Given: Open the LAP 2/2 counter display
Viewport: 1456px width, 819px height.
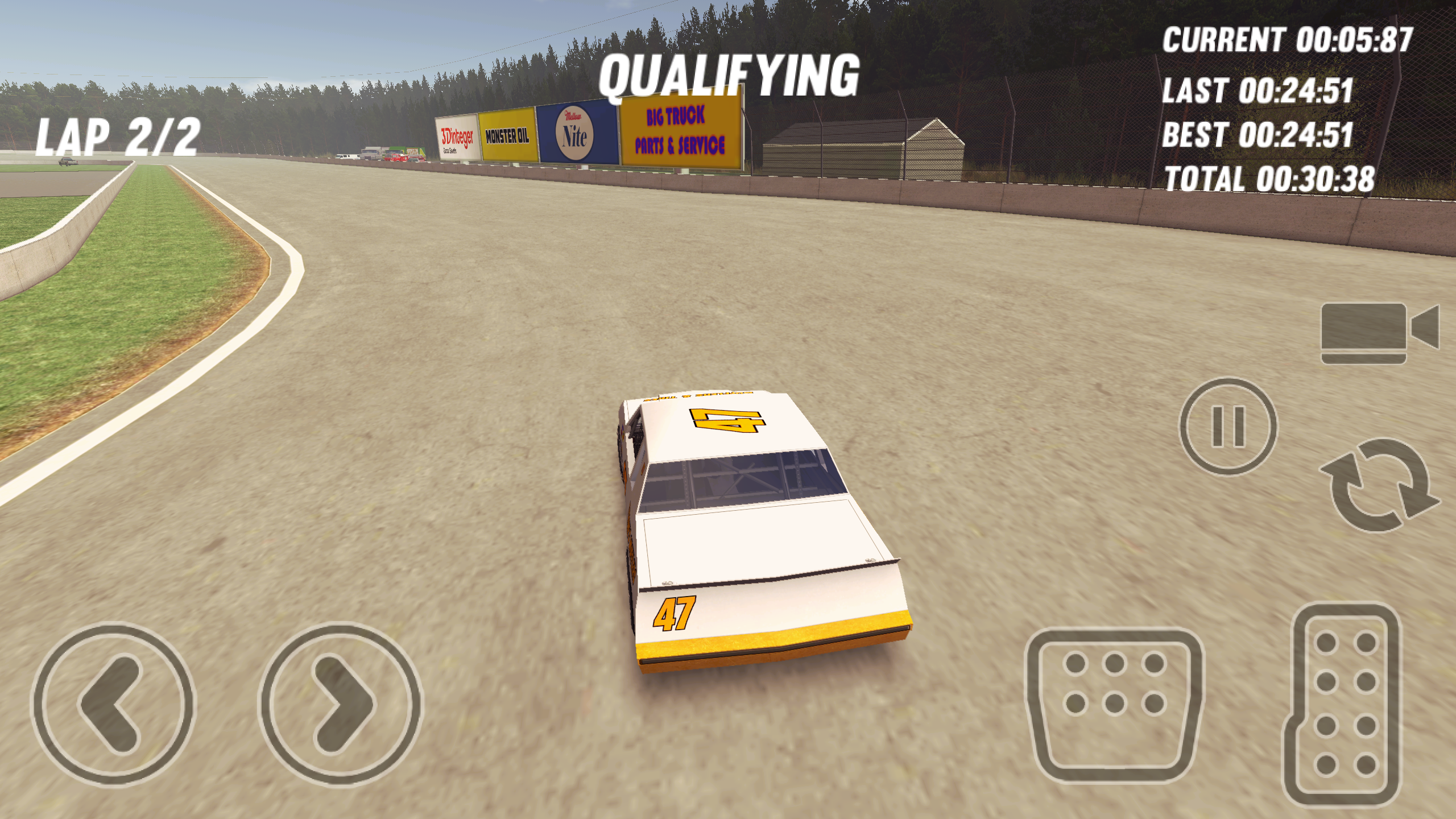Looking at the screenshot, I should pos(116,136).
